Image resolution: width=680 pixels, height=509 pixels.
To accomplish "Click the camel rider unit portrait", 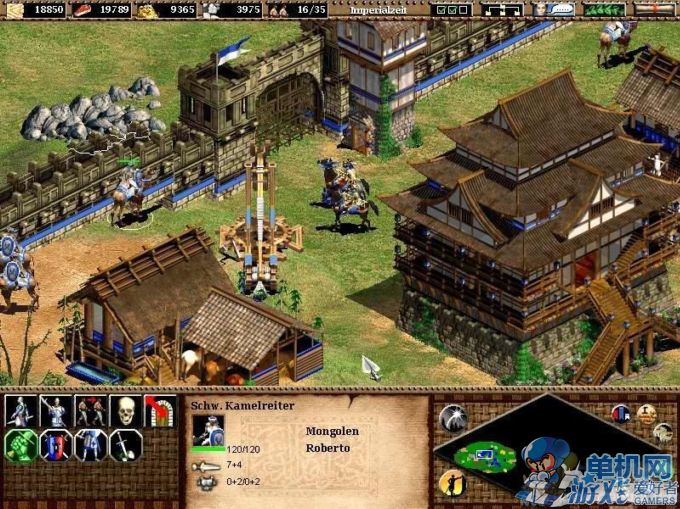I will pos(209,430).
